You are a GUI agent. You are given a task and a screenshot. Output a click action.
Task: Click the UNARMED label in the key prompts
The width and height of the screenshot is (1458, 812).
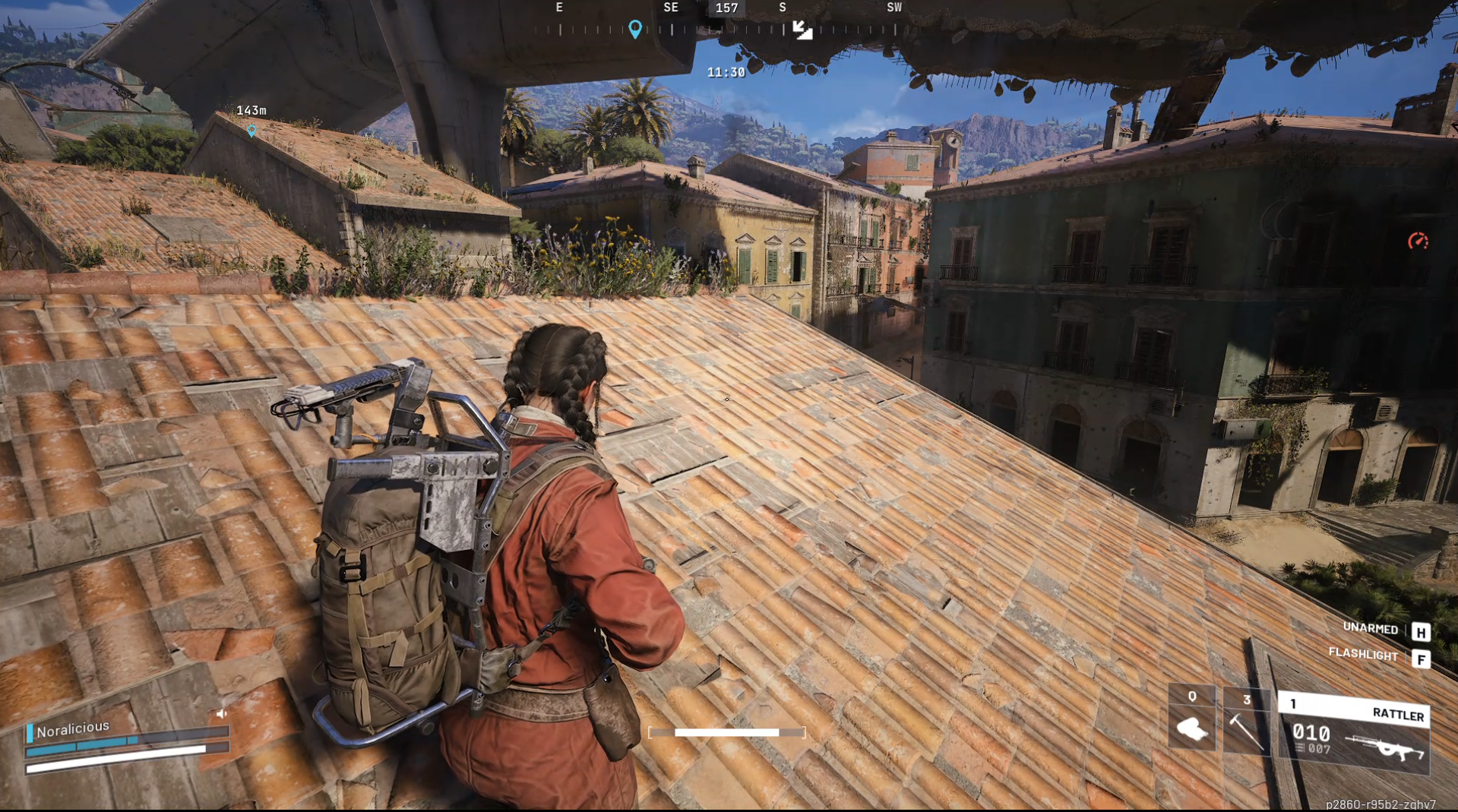[x=1370, y=630]
